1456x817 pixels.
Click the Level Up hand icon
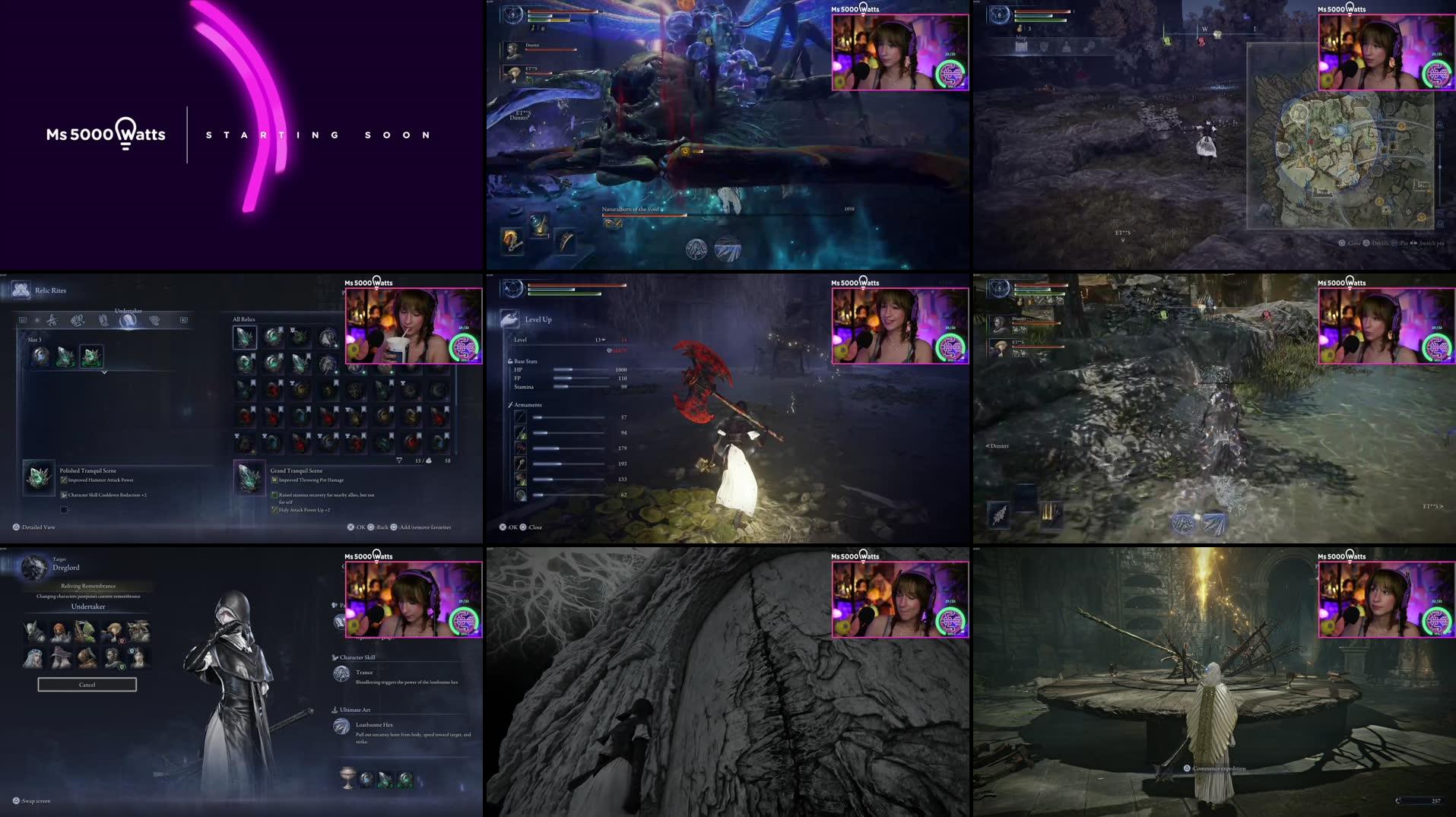click(x=508, y=318)
